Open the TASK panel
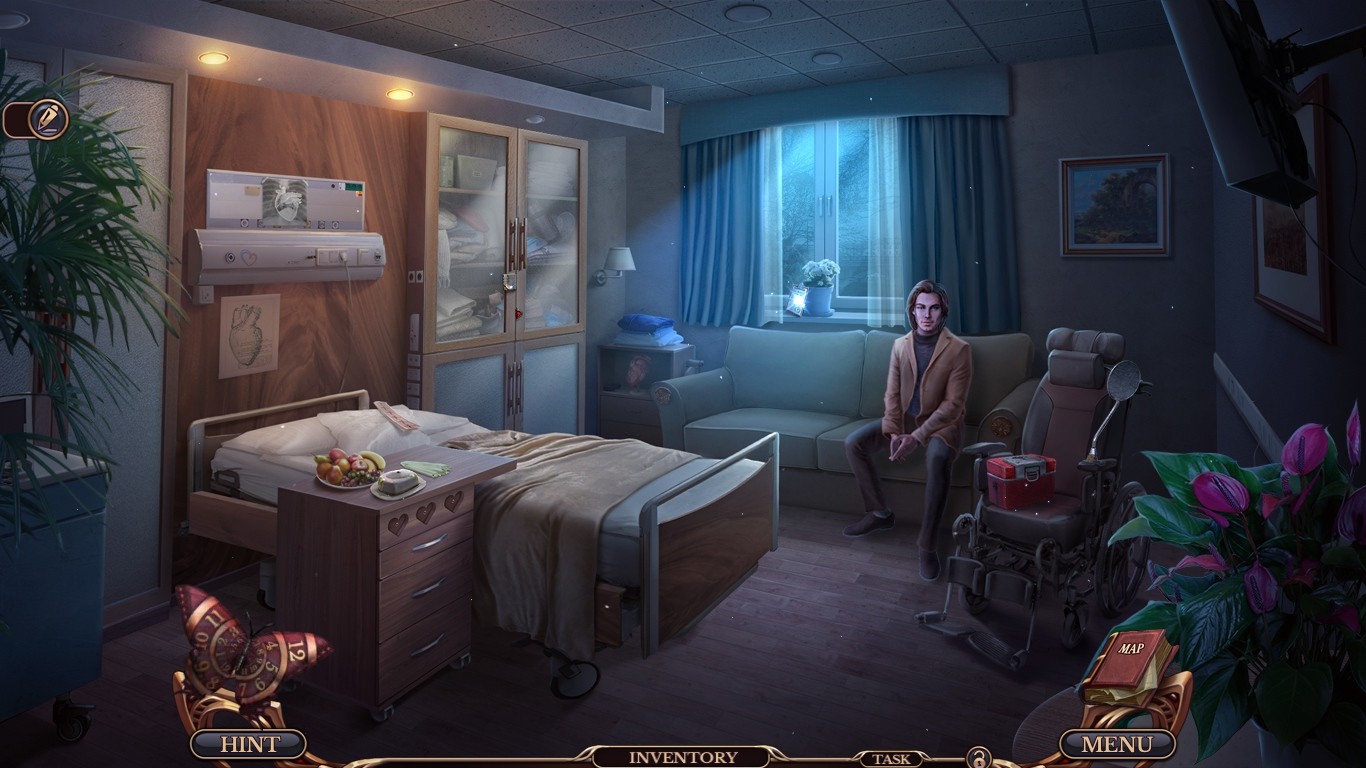 893,757
